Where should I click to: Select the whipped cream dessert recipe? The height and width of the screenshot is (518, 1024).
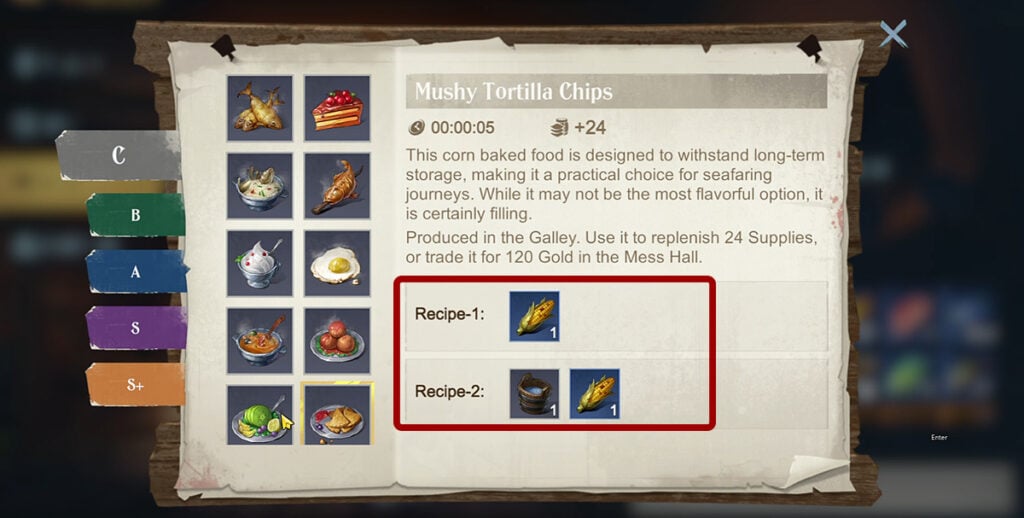coord(259,263)
